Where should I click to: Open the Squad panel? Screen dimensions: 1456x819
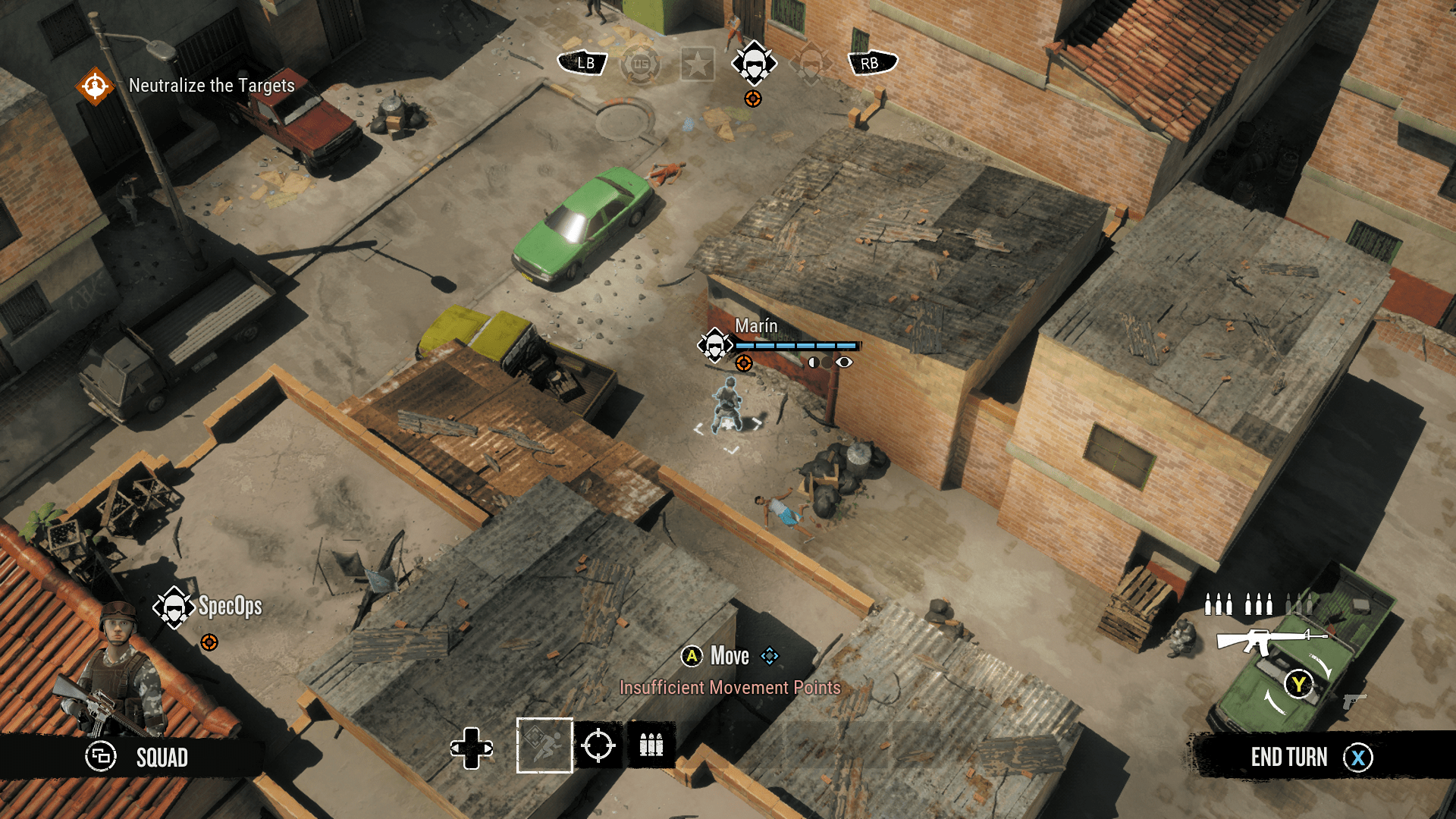[136, 757]
